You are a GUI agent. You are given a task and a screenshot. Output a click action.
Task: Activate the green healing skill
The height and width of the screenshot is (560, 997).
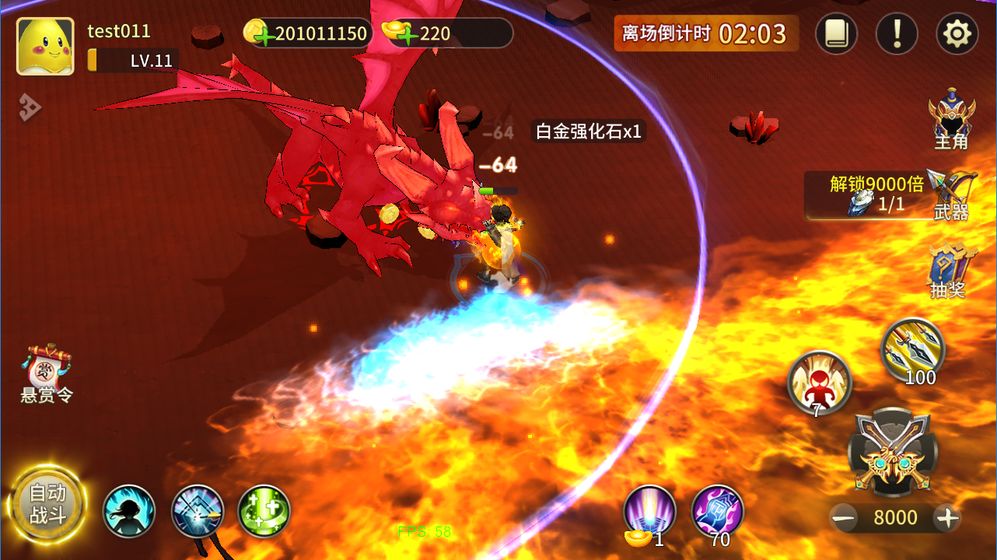264,511
